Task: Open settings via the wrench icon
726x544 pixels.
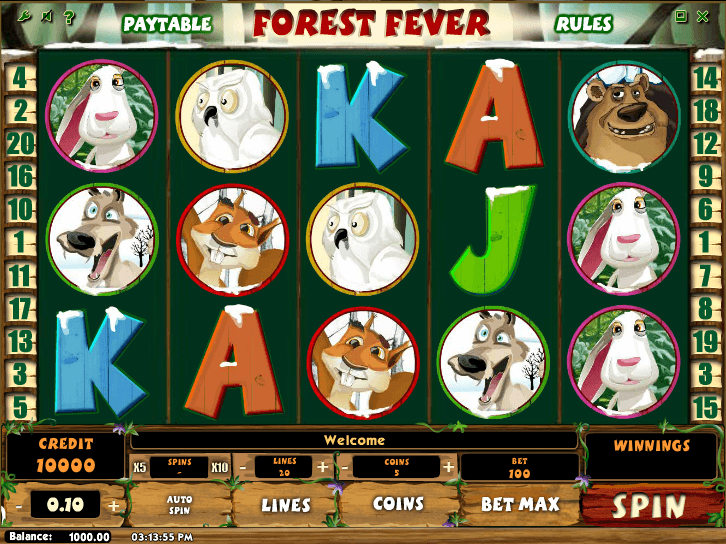Action: coord(24,17)
